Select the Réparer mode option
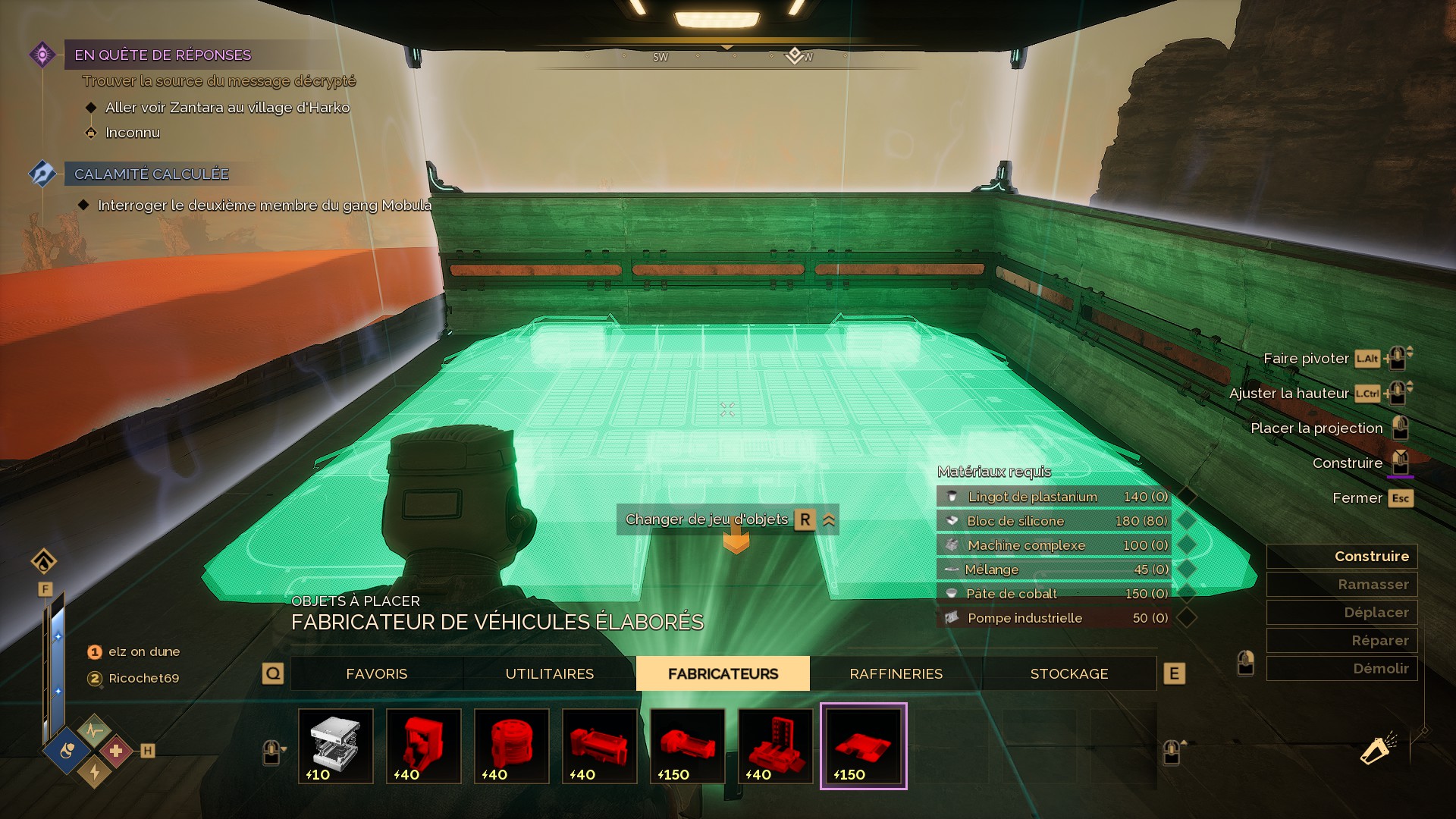This screenshot has height=819, width=1456. (1341, 640)
